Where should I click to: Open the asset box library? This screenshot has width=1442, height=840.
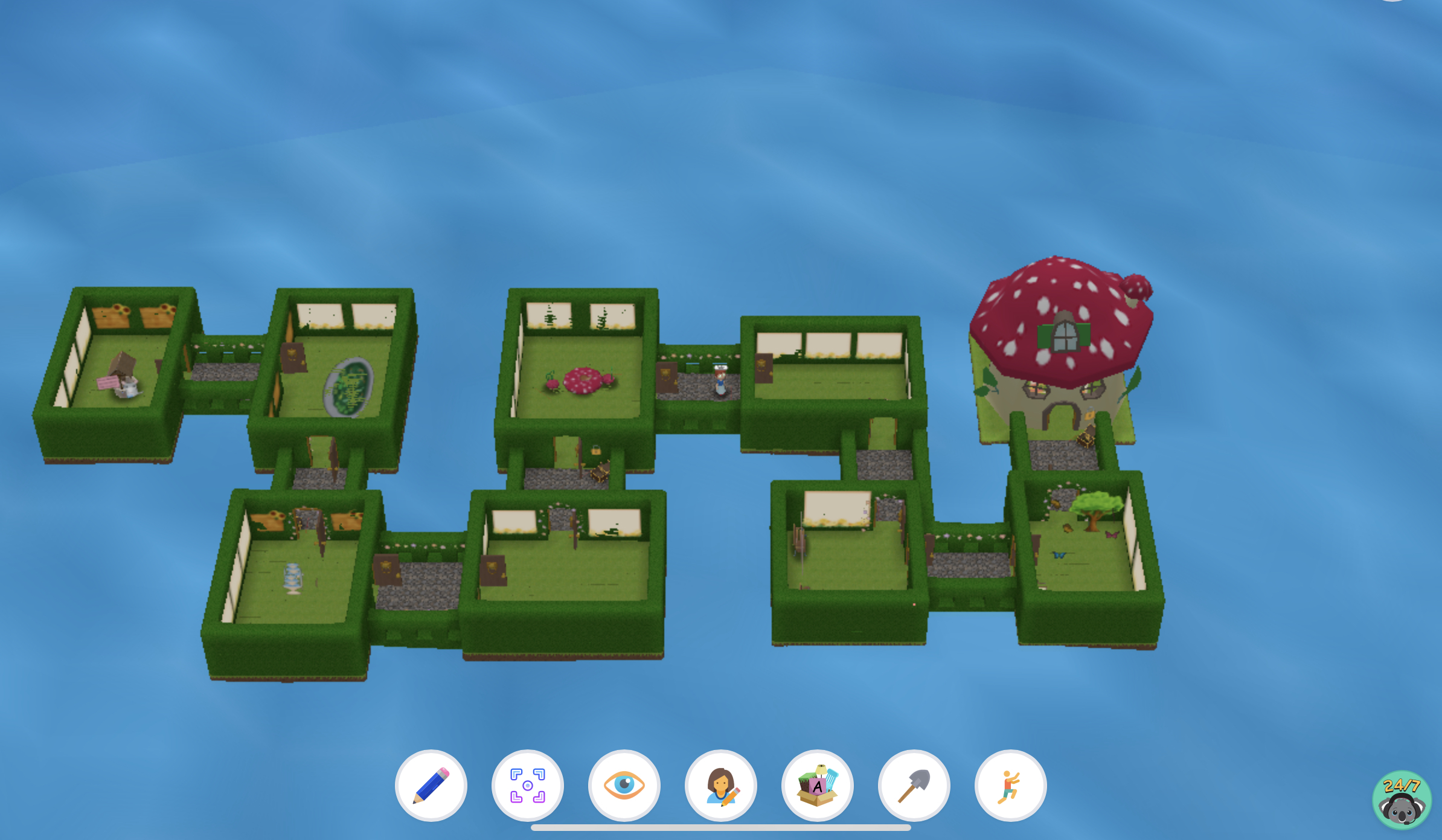(817, 784)
